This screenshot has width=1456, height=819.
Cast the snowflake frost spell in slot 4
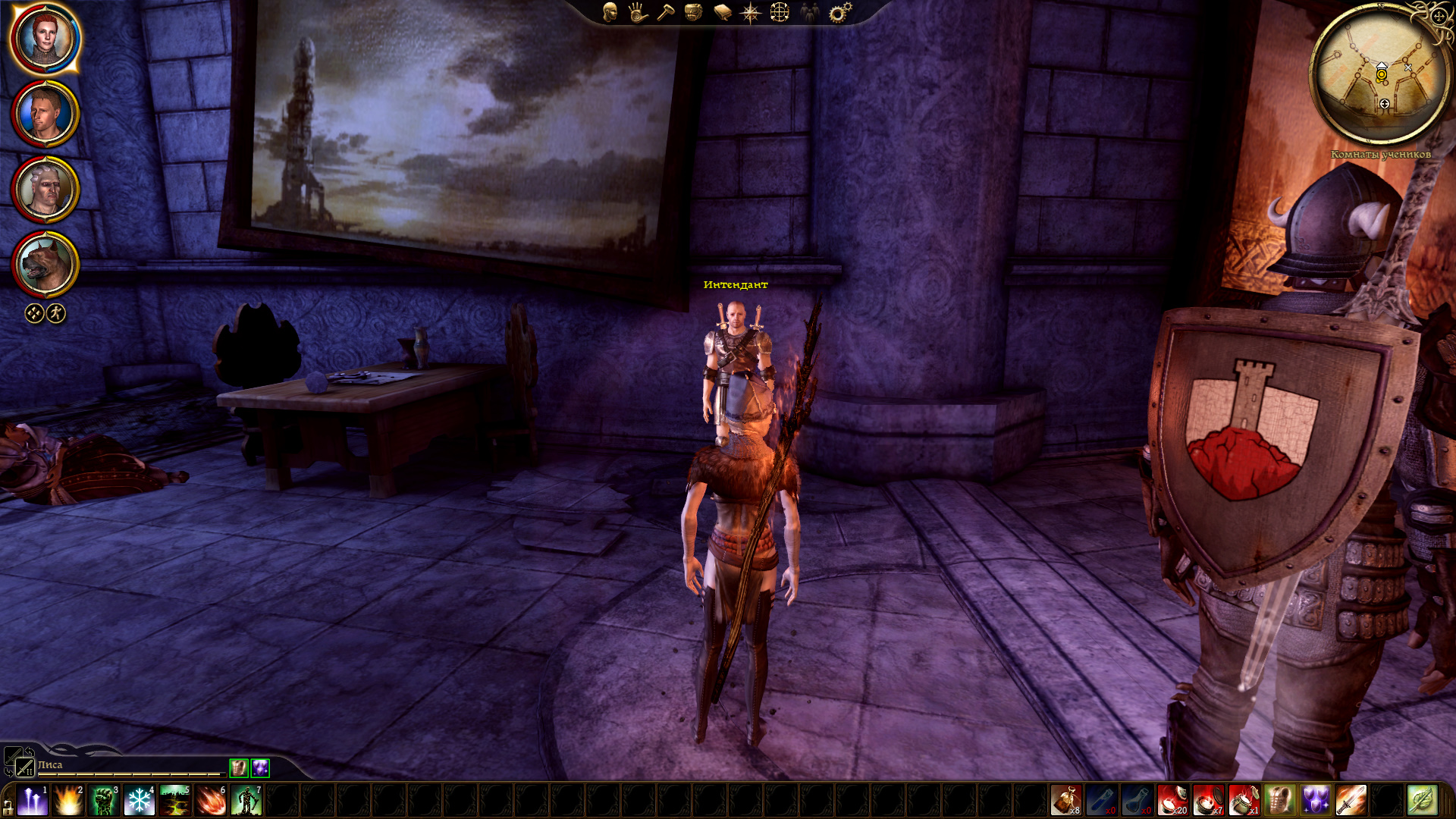(x=139, y=801)
